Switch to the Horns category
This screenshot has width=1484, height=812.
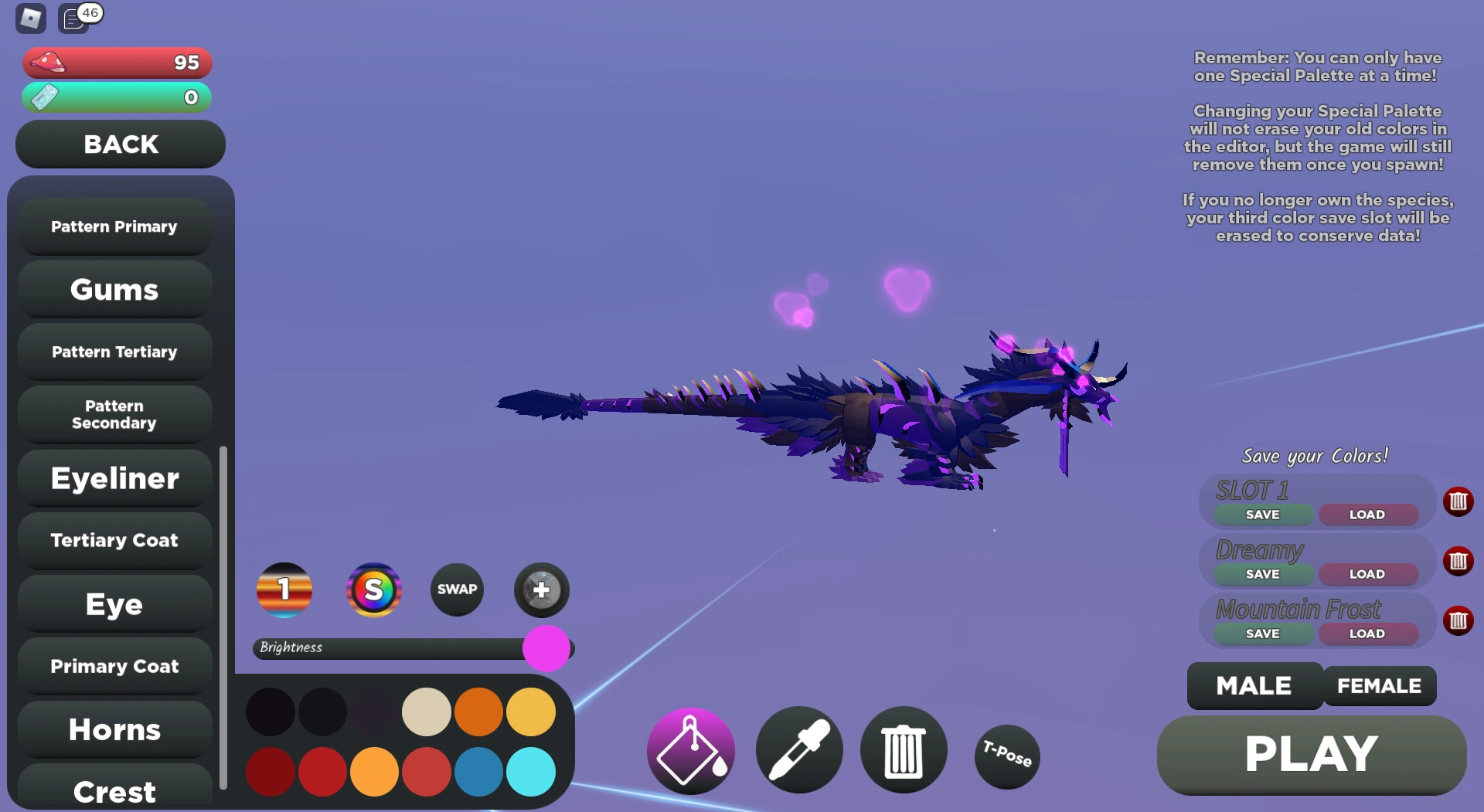point(114,729)
